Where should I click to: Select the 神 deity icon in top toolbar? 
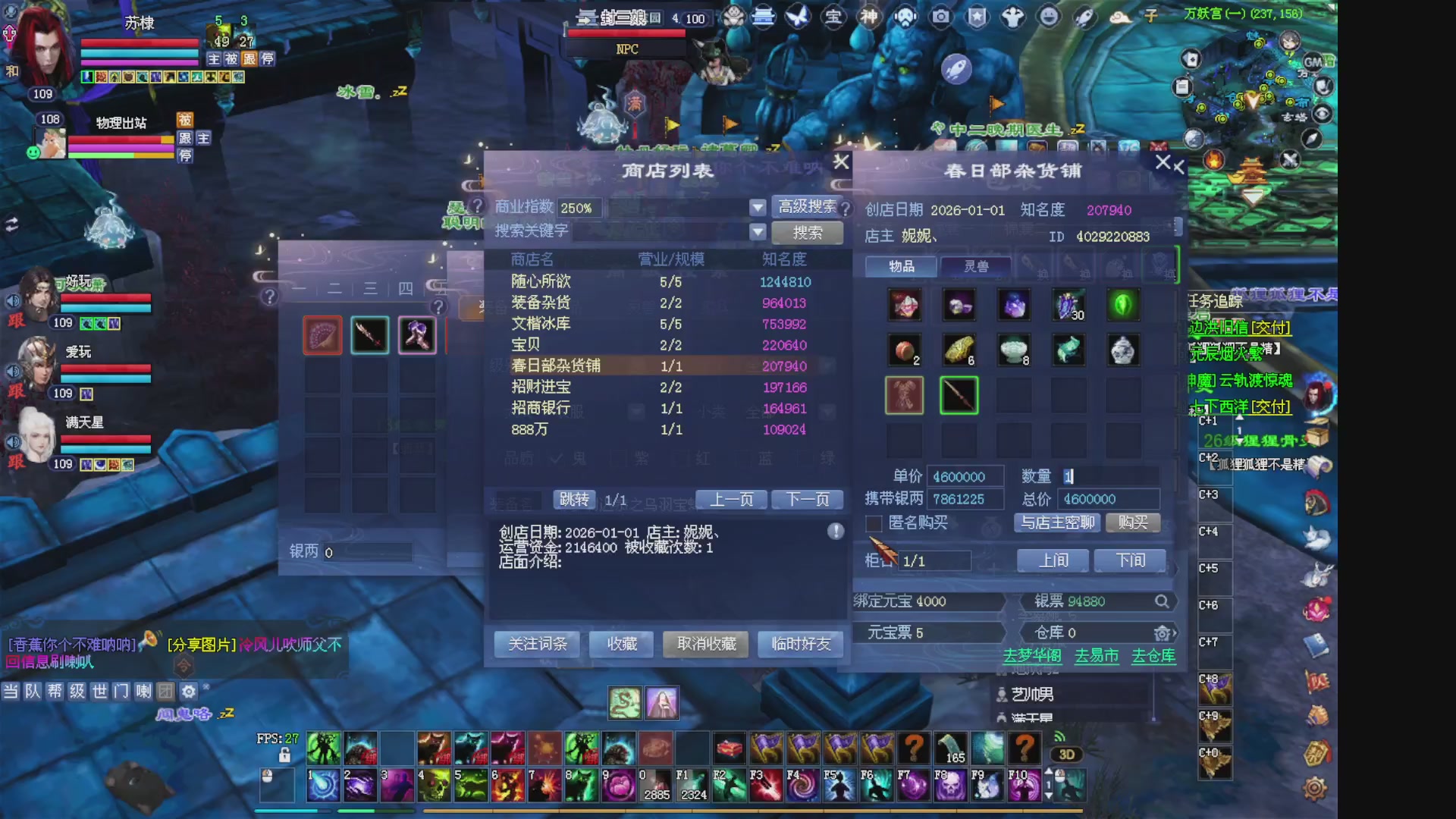click(869, 17)
